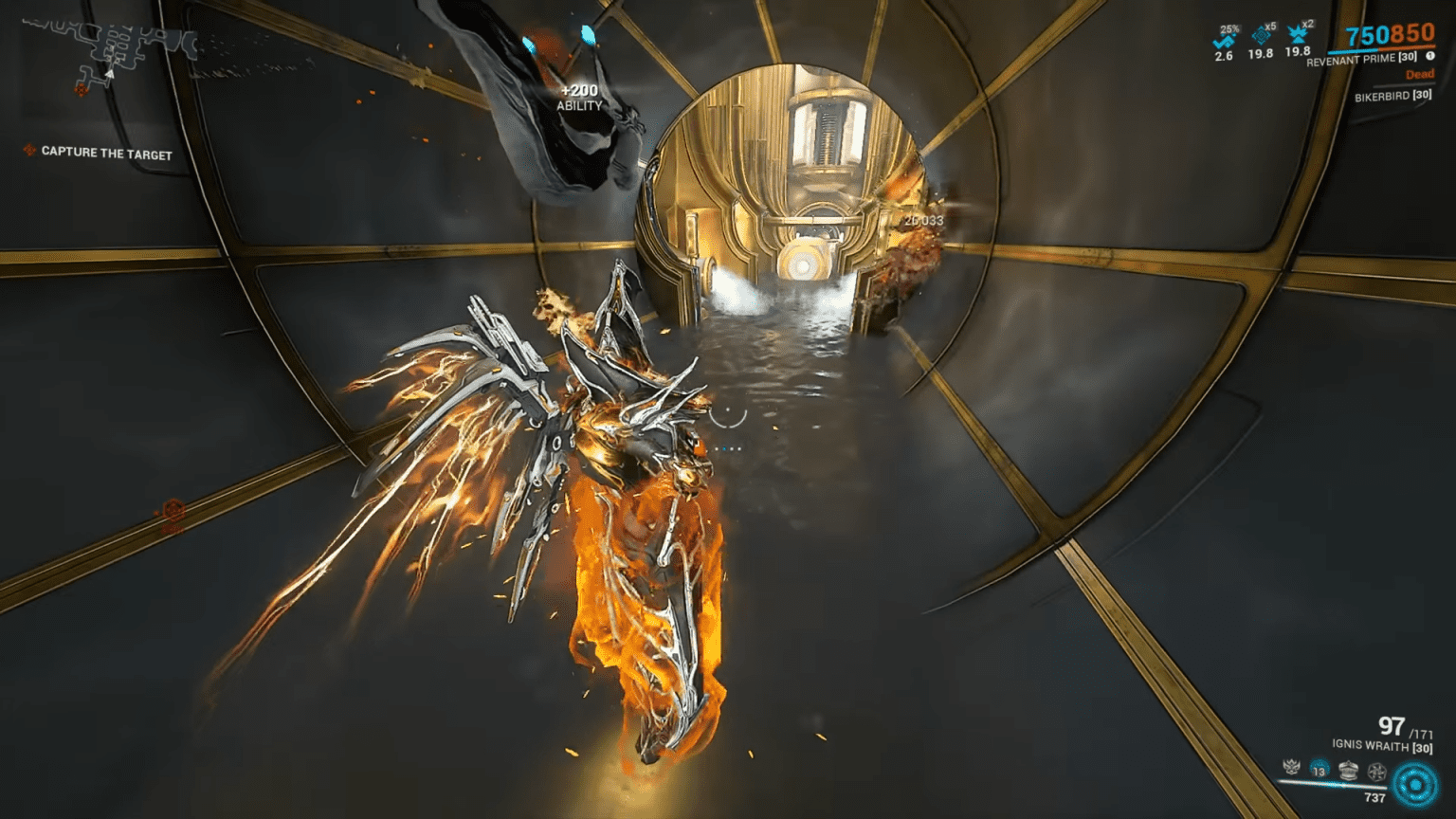The height and width of the screenshot is (819, 1456).
Task: Select the x5 combo multiplier buff icon
Action: tap(1261, 35)
